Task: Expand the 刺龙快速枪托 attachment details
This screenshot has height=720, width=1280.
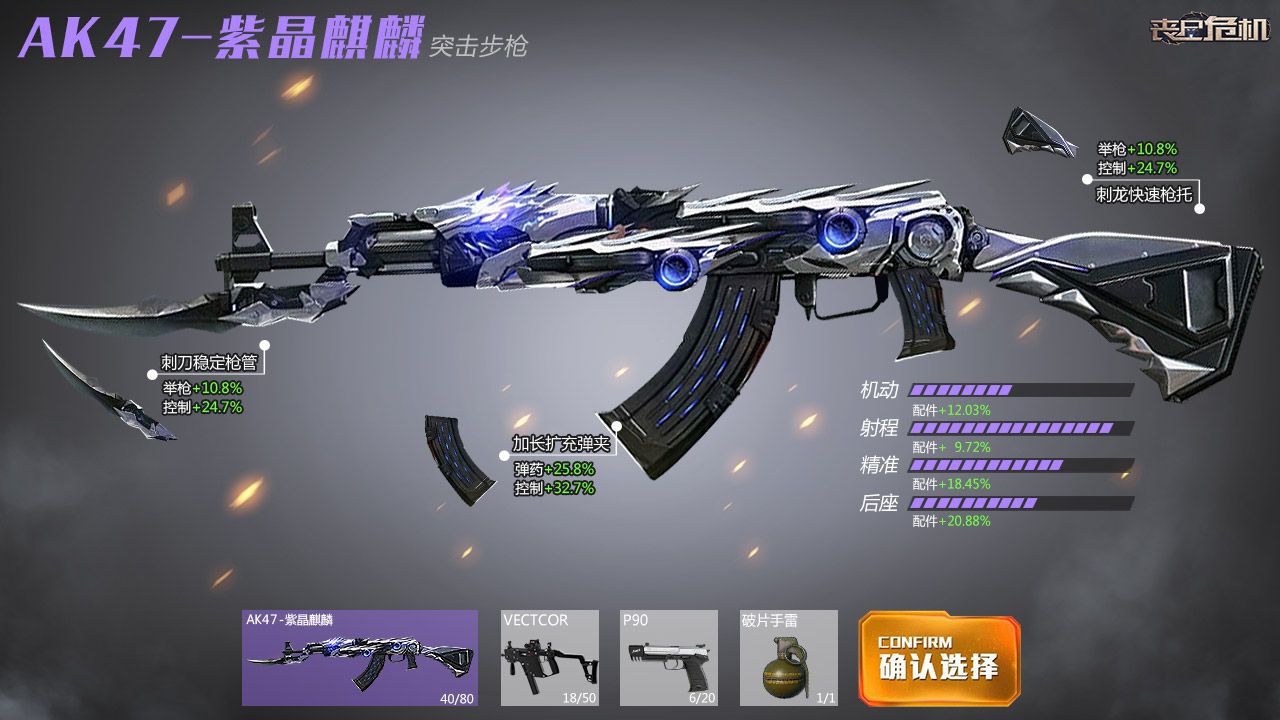Action: [1142, 194]
